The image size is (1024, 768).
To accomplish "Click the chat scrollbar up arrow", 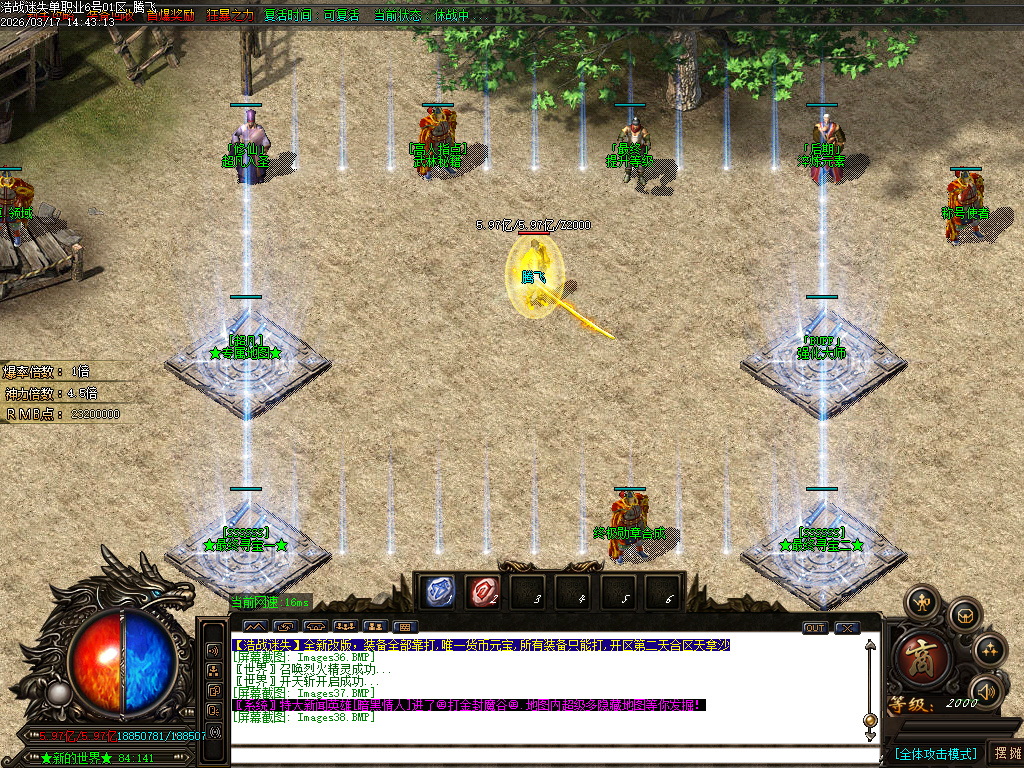I will [870, 646].
